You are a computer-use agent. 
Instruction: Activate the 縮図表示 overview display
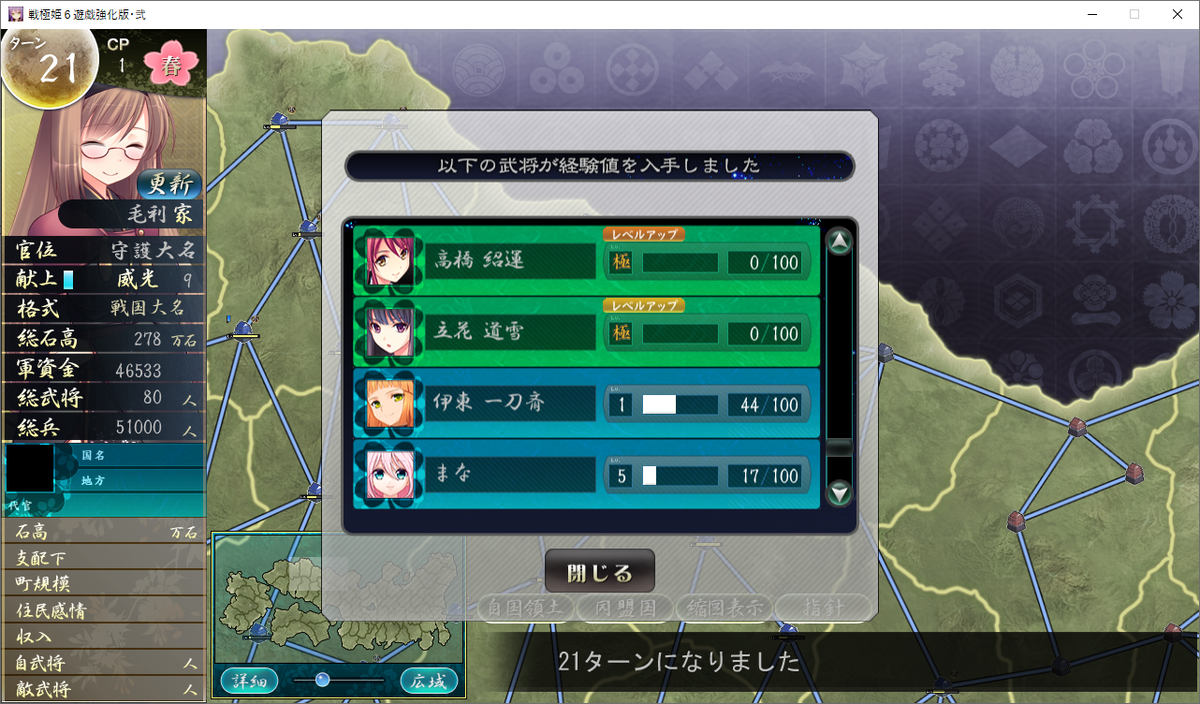[x=723, y=607]
